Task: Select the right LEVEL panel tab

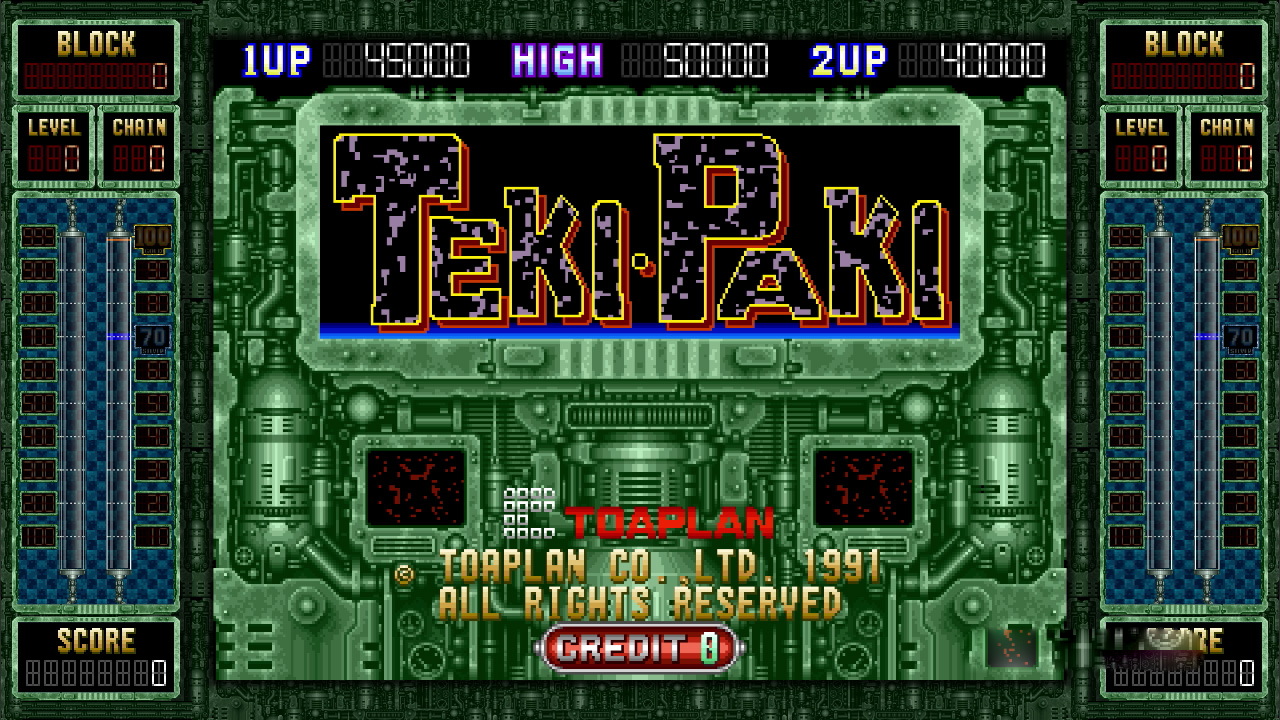Action: click(1141, 140)
